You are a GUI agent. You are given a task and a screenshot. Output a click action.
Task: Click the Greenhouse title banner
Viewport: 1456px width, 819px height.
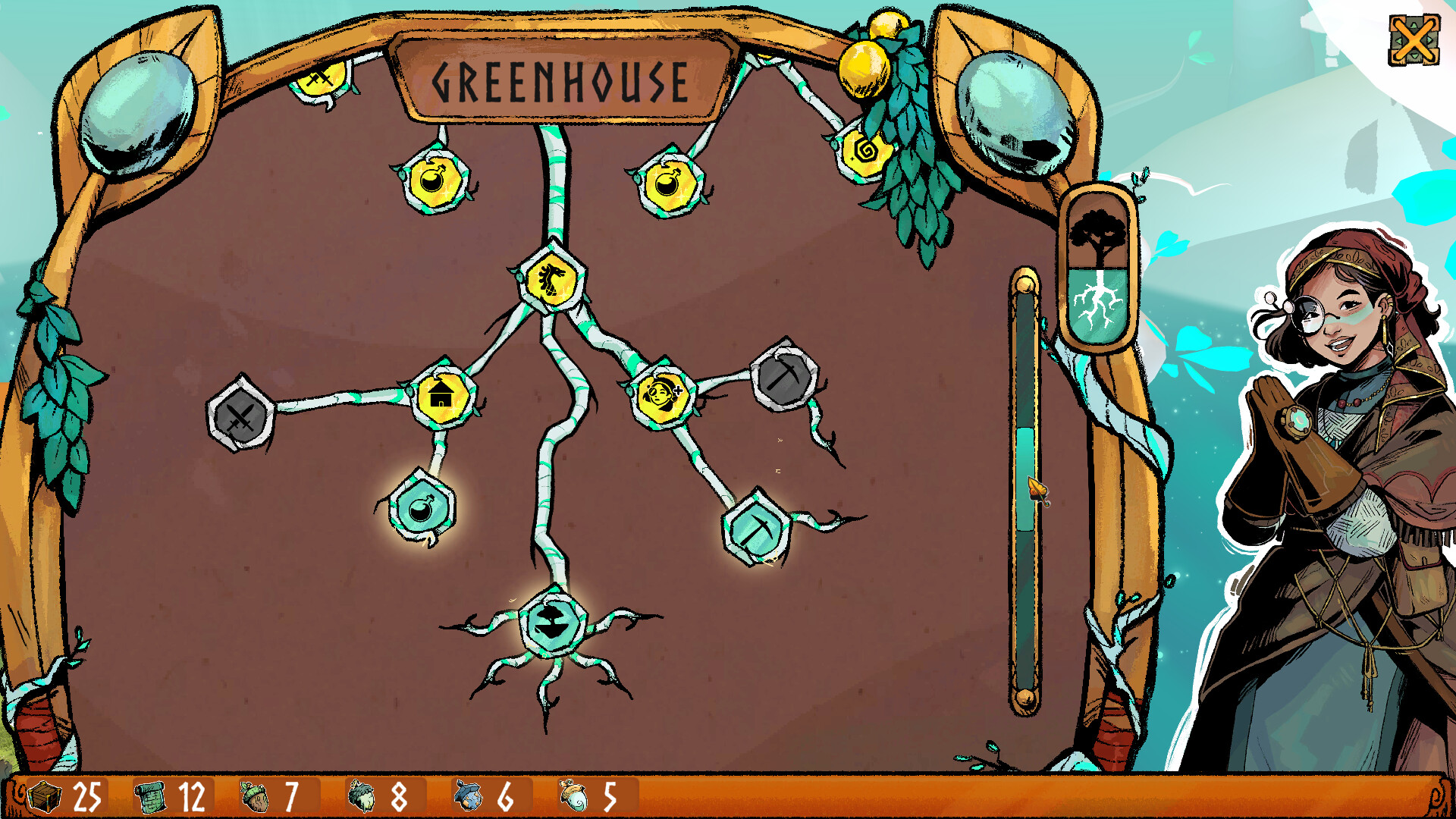click(561, 78)
